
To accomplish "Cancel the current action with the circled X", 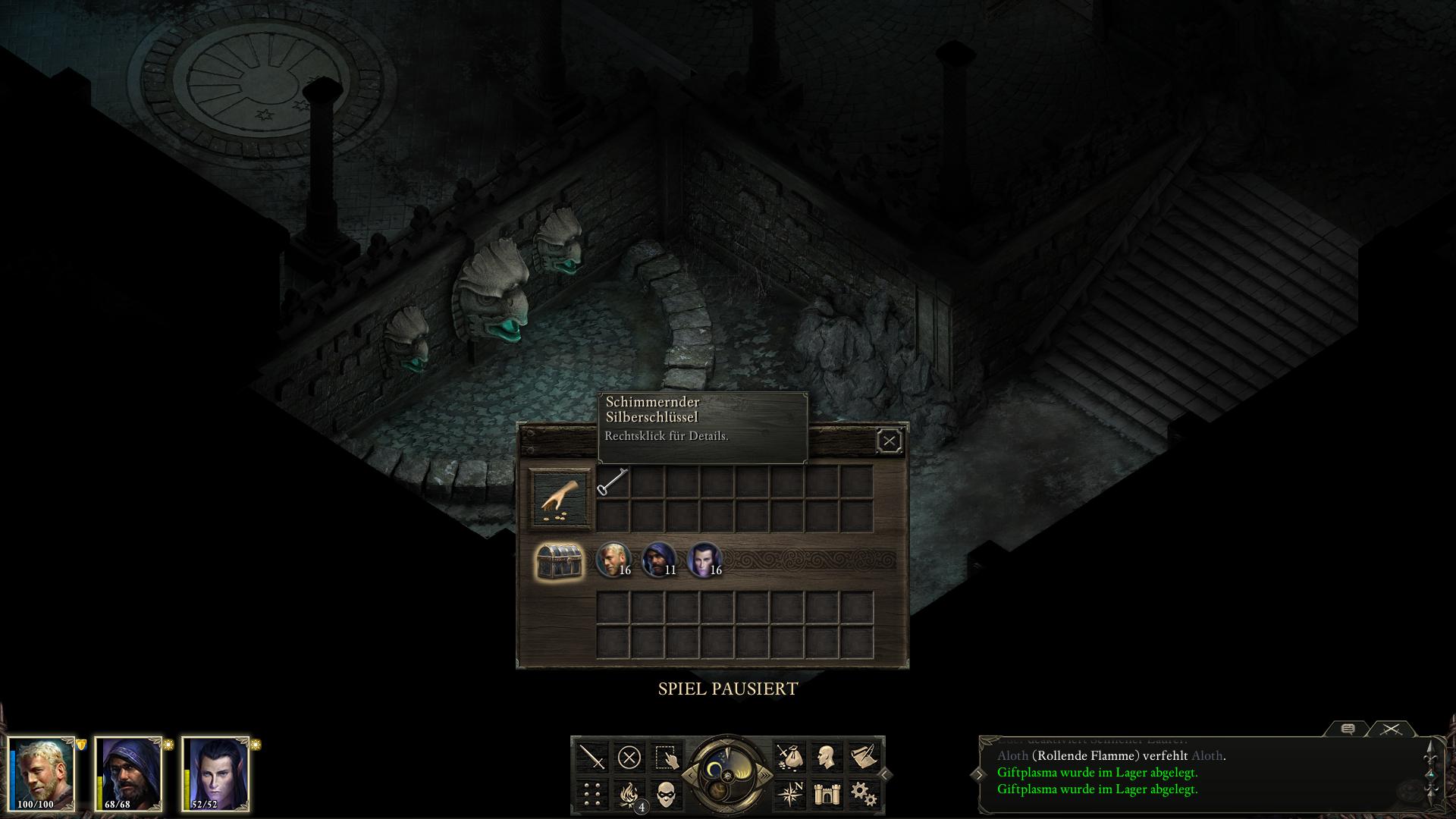I will click(629, 757).
